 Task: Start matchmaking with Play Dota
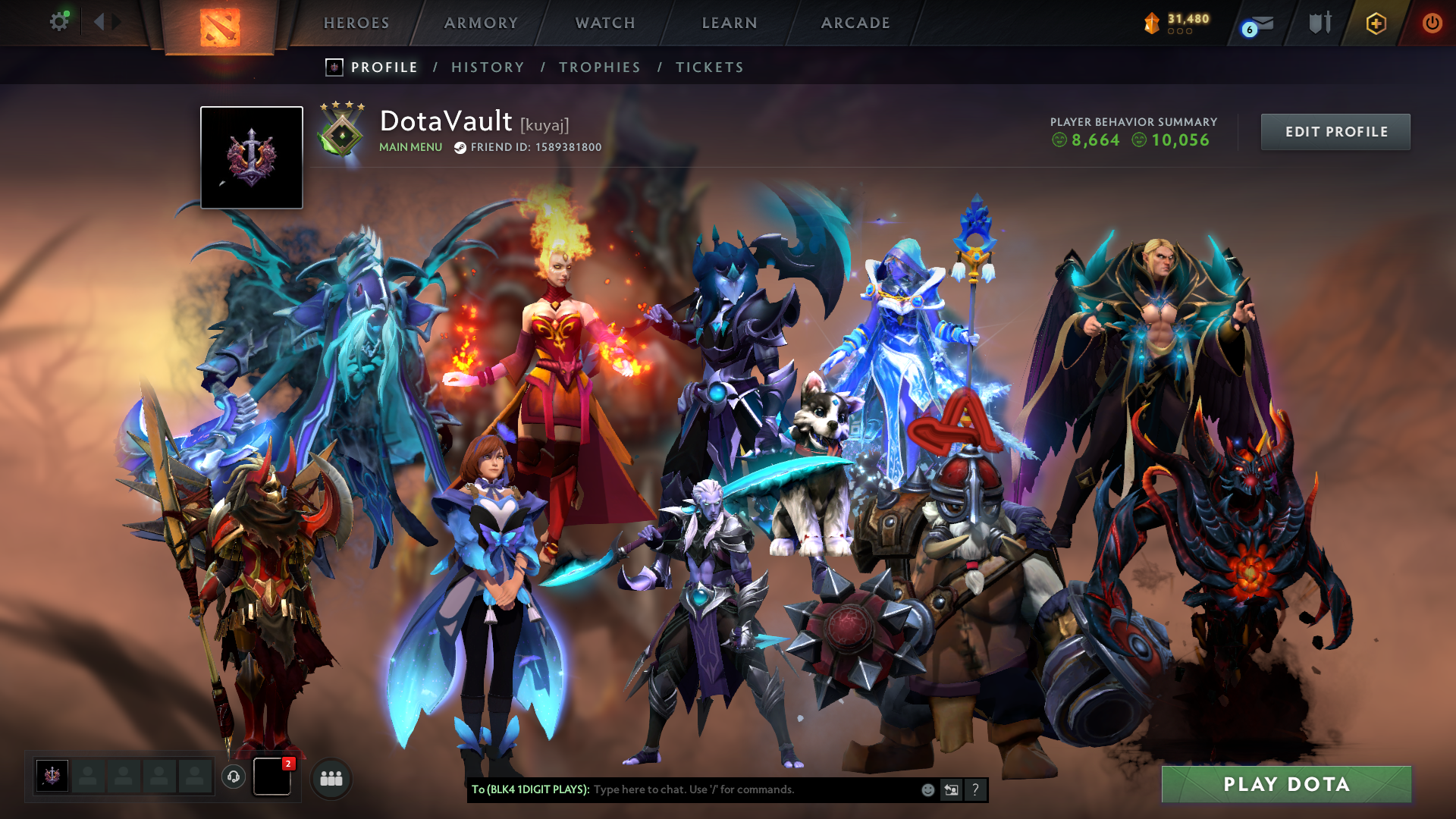tap(1286, 784)
